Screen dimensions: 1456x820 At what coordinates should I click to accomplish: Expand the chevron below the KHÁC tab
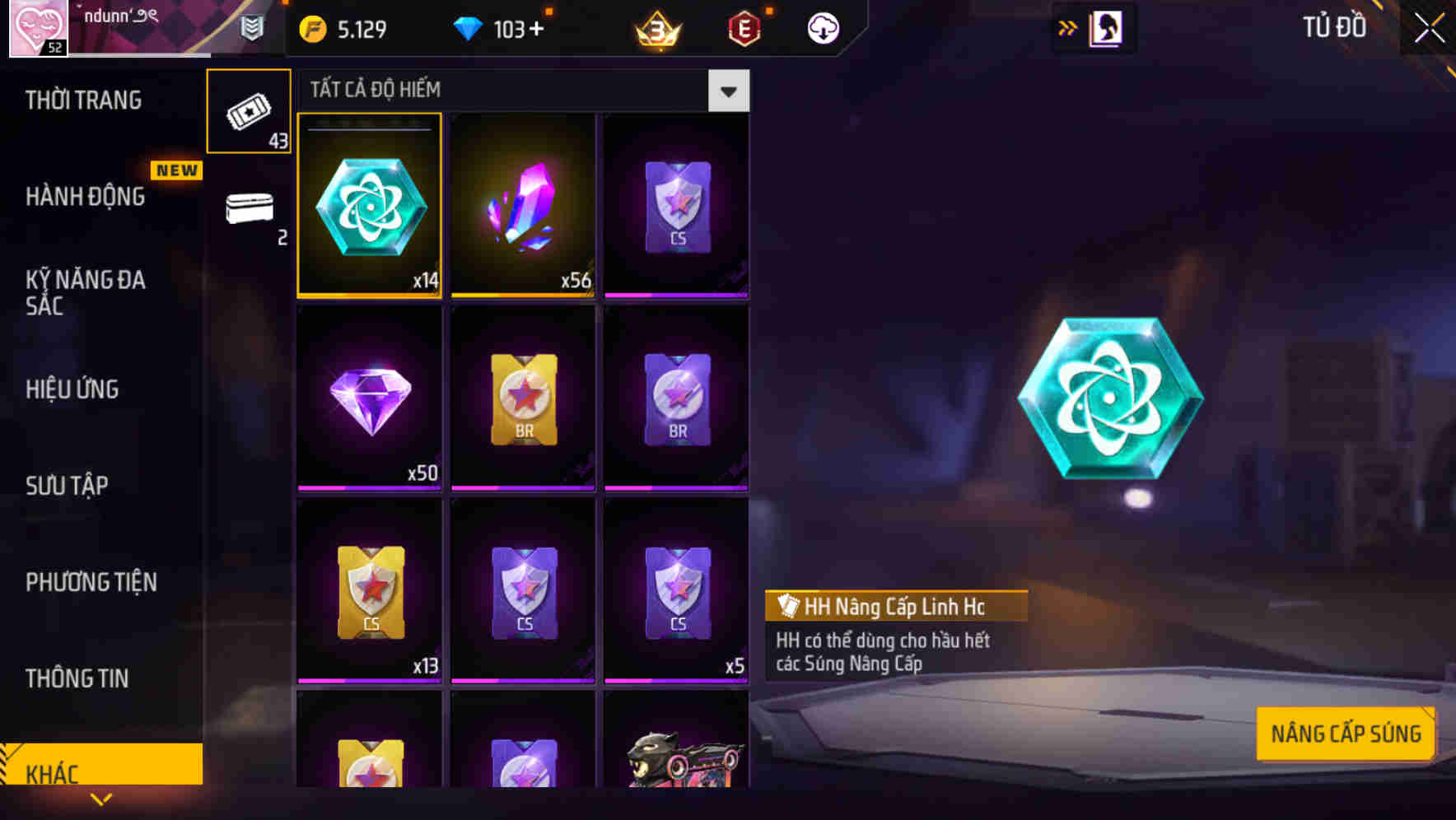[x=101, y=799]
